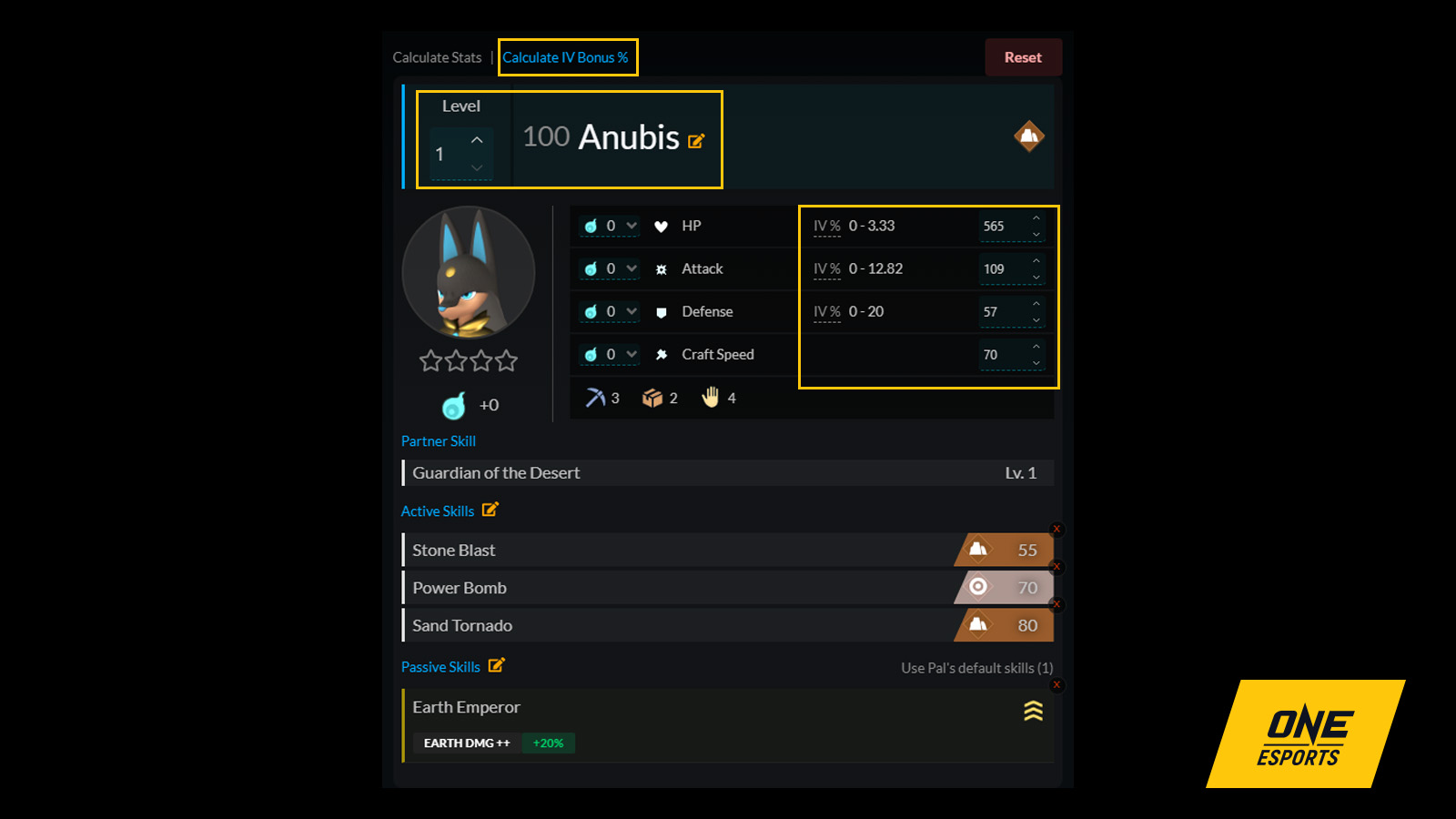Viewport: 1456px width, 819px height.
Task: Click the Passive Skills edit pencil icon
Action: tap(497, 666)
